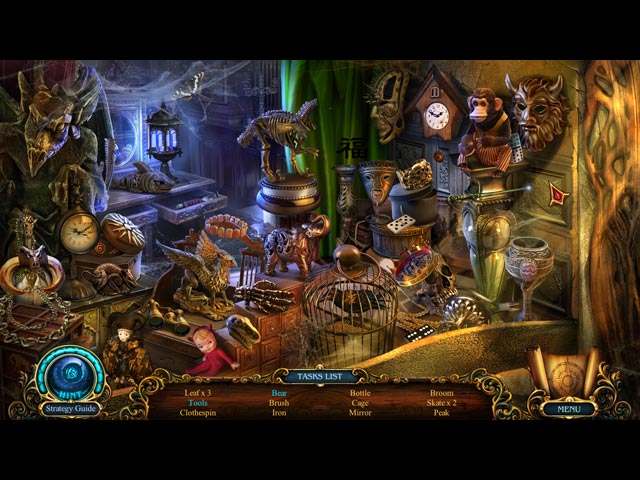The width and height of the screenshot is (640, 480).
Task: Open the Strategy Guide
Action: pyautogui.click(x=69, y=408)
